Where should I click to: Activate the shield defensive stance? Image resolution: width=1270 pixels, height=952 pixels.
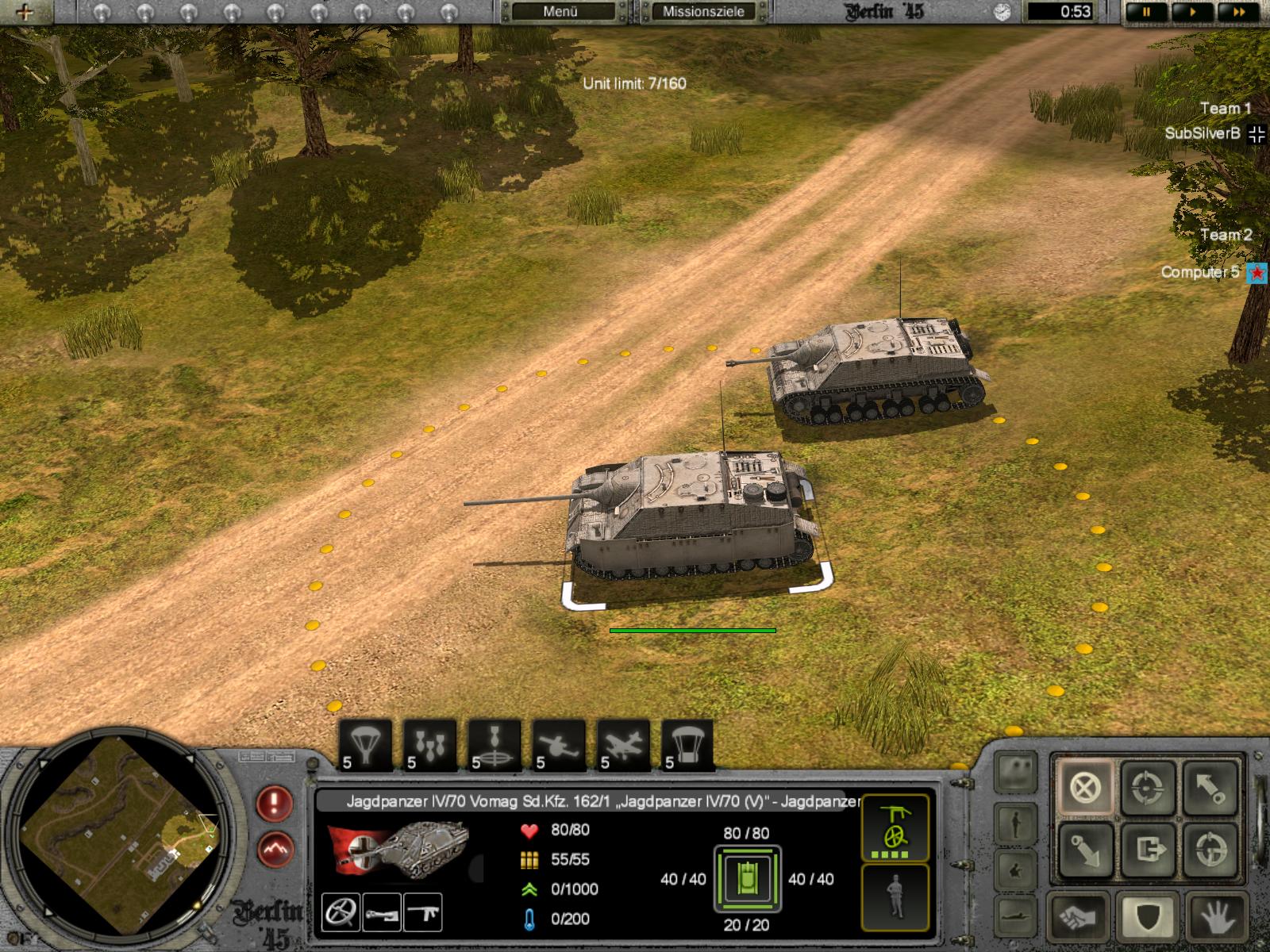point(1148,919)
